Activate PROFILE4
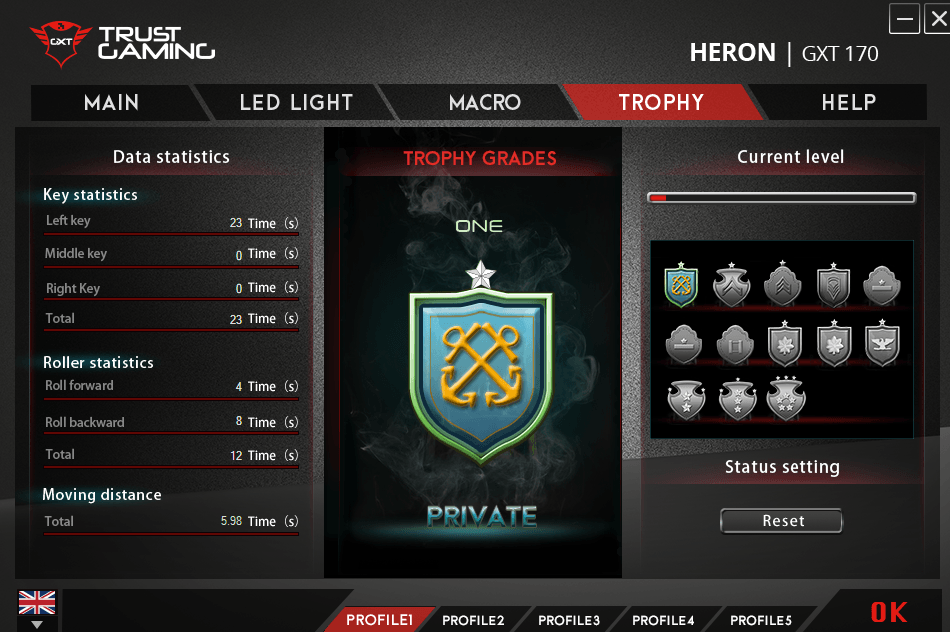Viewport: 950px width, 632px height. (x=663, y=620)
